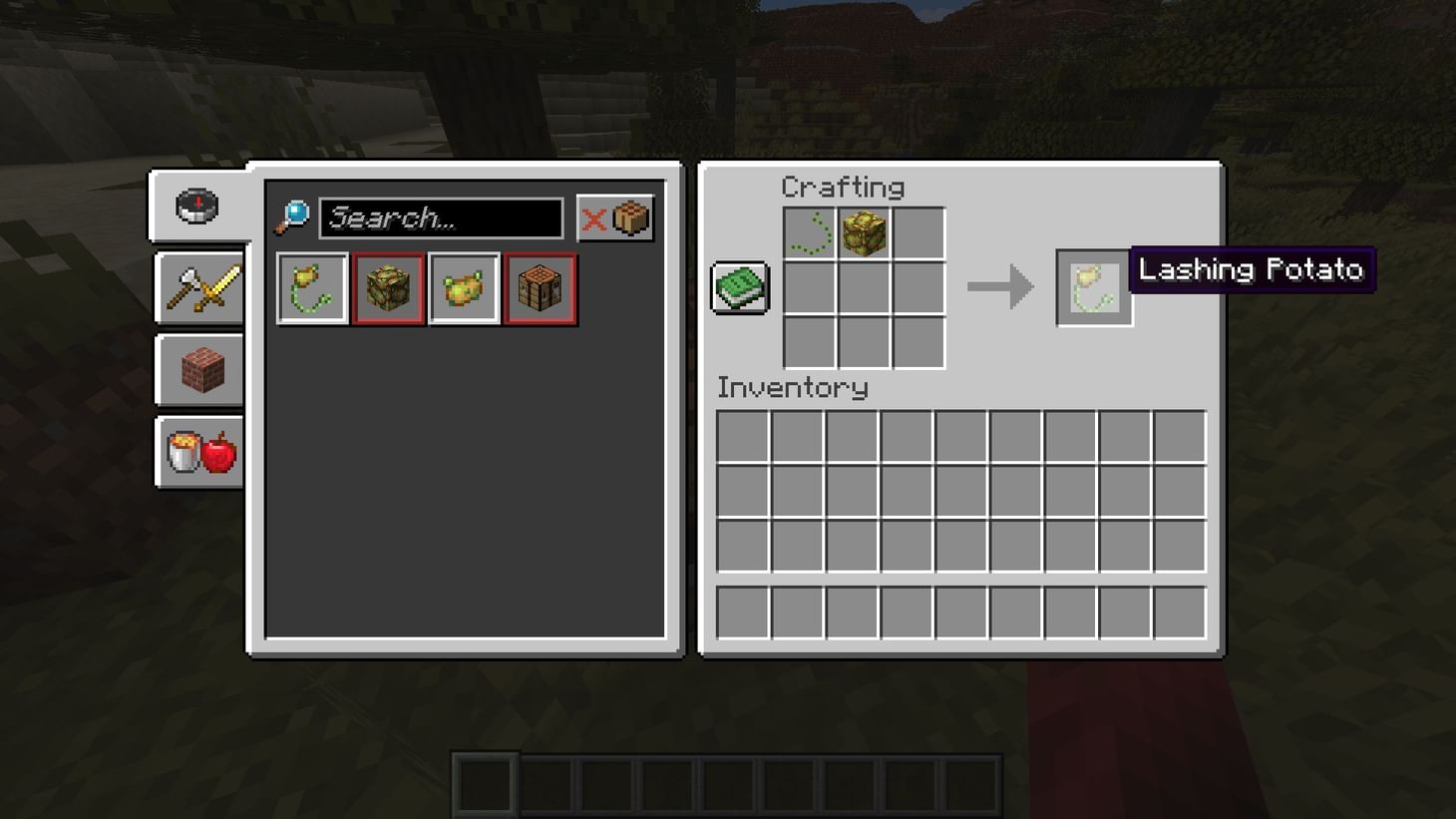Pick up the Lashing Potato from result slot

click(1093, 286)
